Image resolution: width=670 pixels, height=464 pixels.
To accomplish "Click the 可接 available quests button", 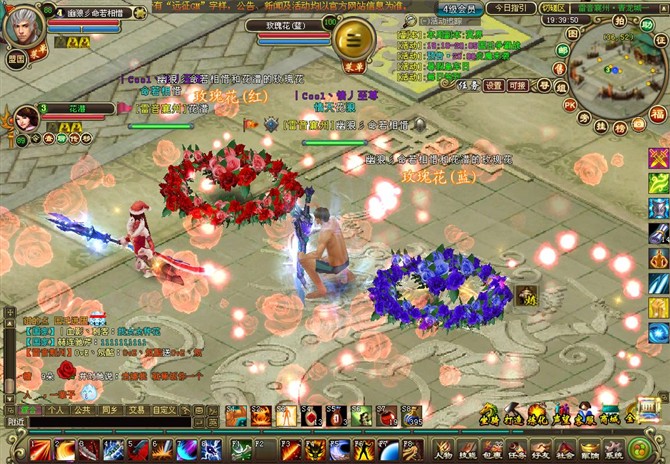I will pyautogui.click(x=519, y=86).
